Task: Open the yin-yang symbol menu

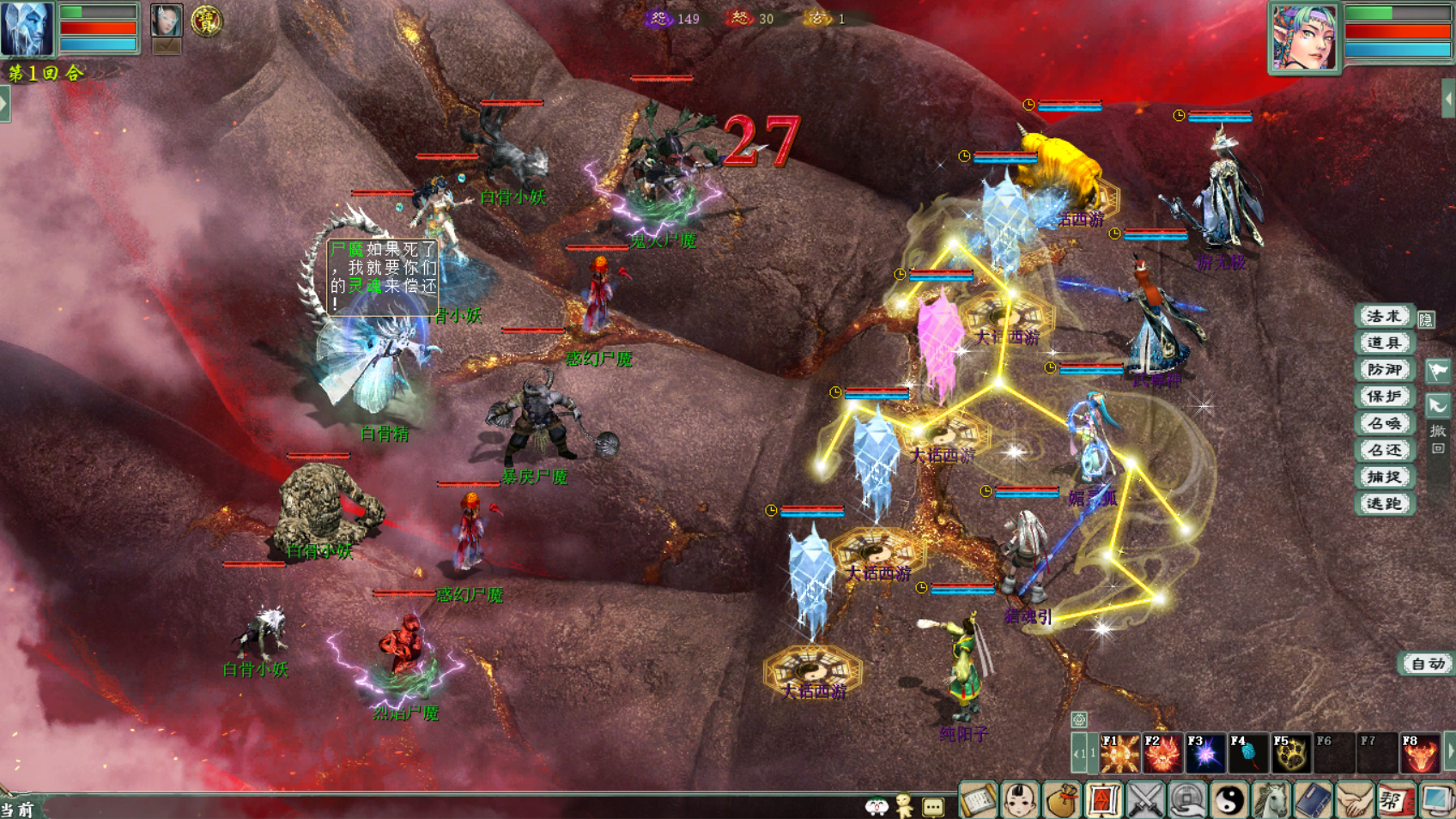Action: (x=1228, y=801)
